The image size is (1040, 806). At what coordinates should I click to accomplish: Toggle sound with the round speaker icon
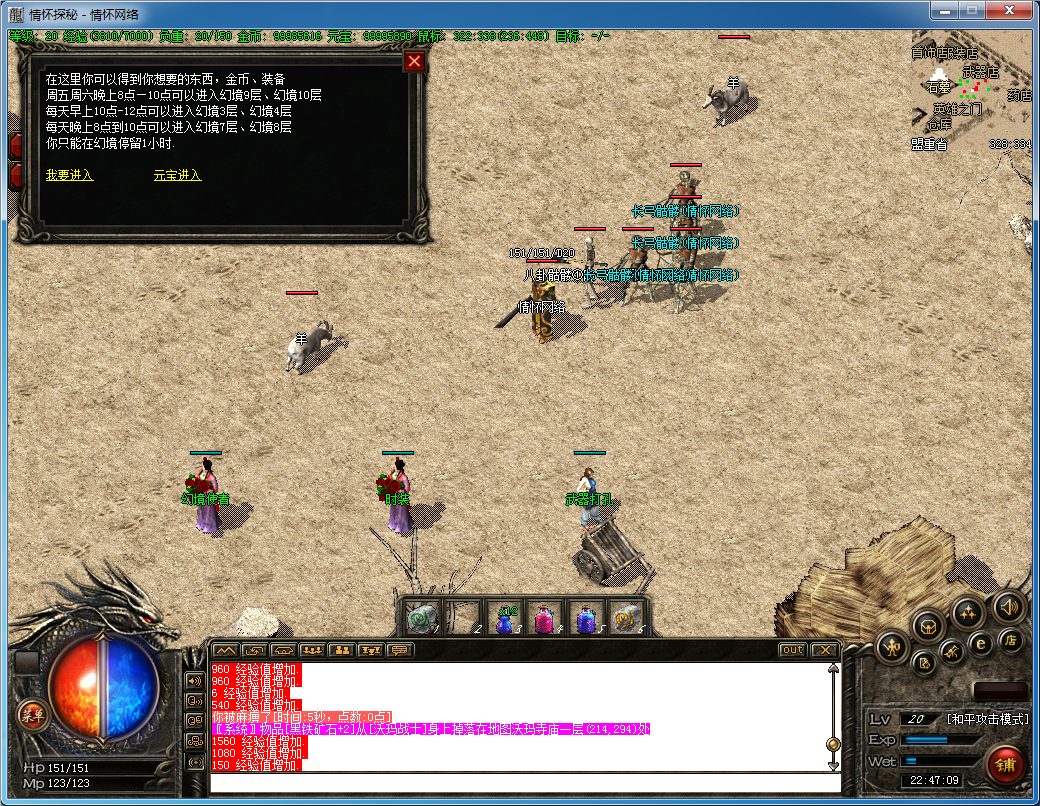click(x=1007, y=606)
